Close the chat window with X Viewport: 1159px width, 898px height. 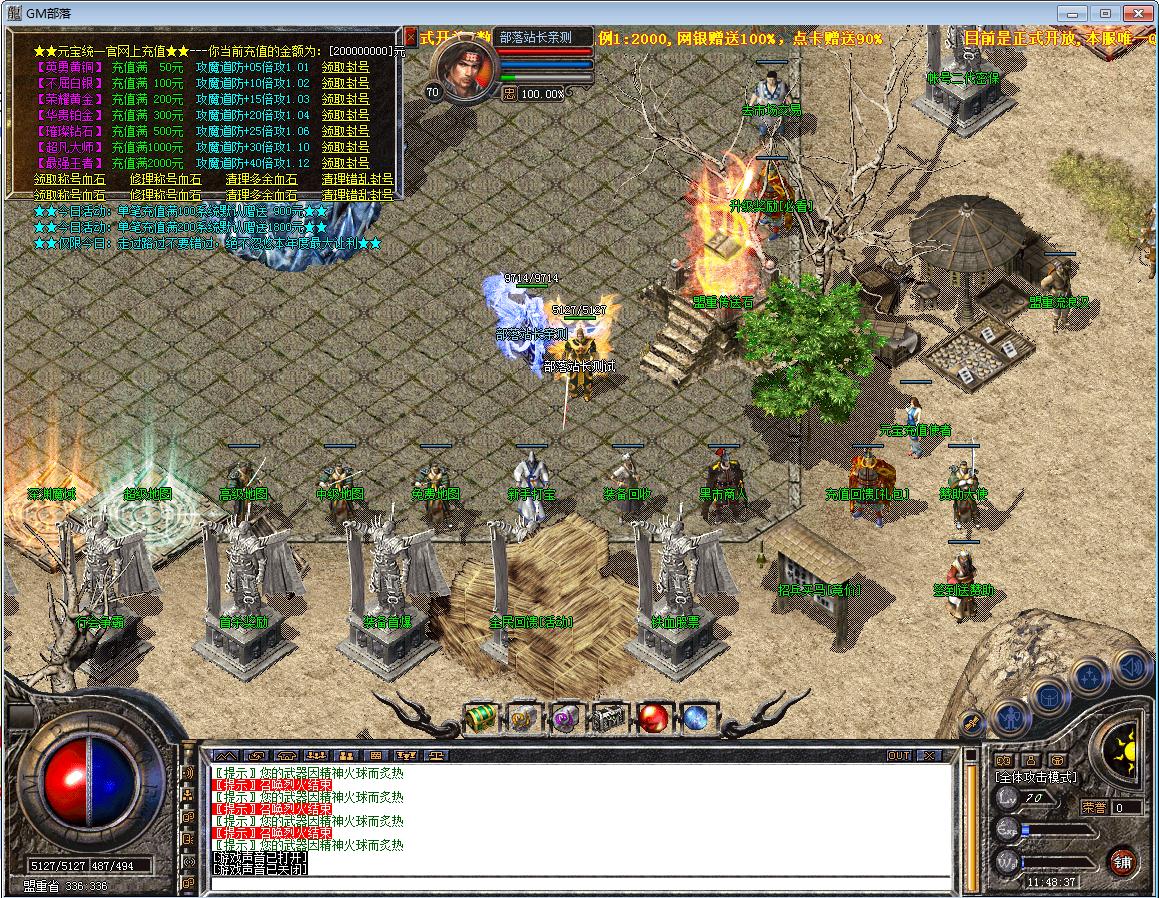pos(929,756)
